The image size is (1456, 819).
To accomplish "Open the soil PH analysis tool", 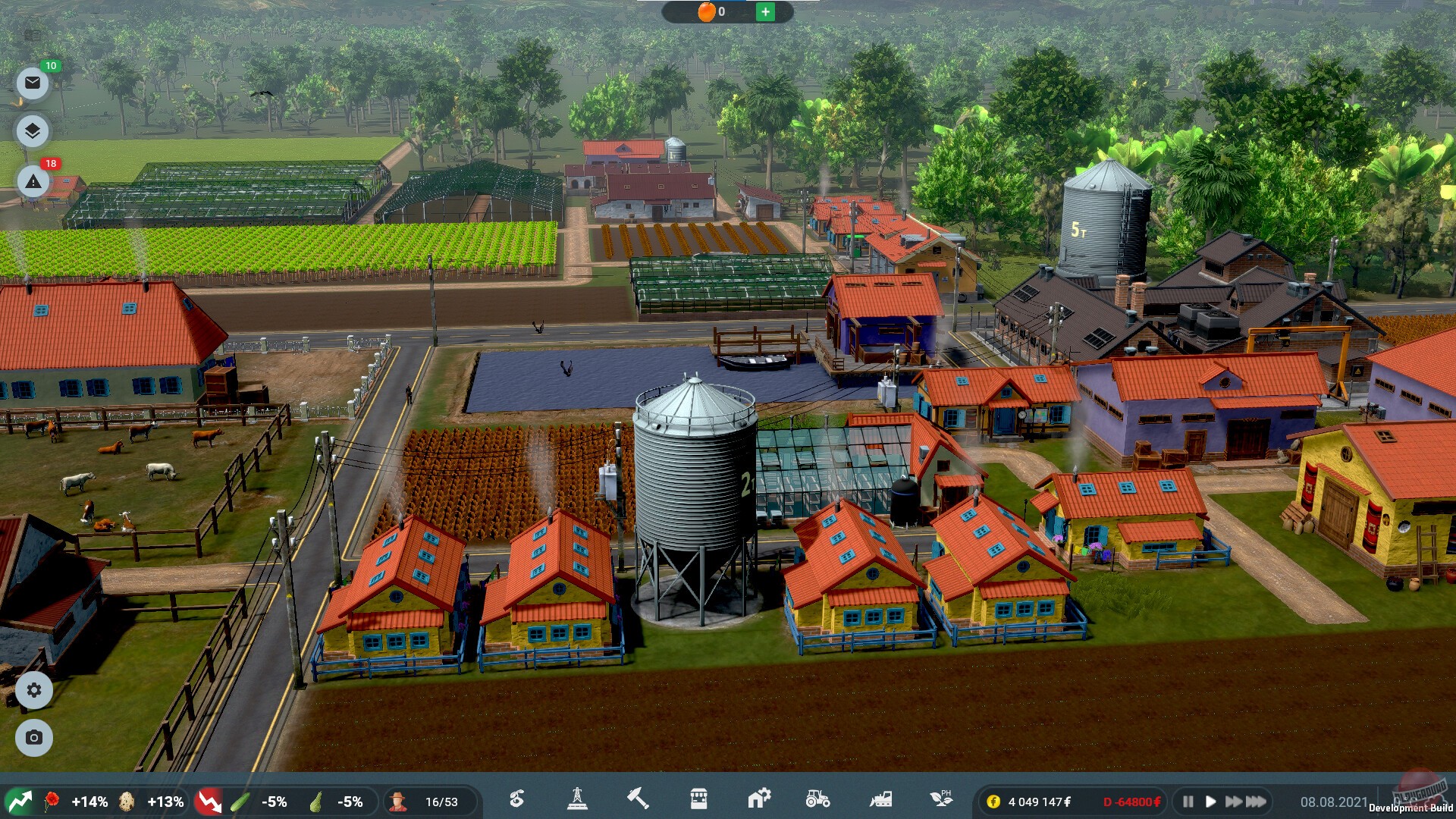I will [x=941, y=800].
